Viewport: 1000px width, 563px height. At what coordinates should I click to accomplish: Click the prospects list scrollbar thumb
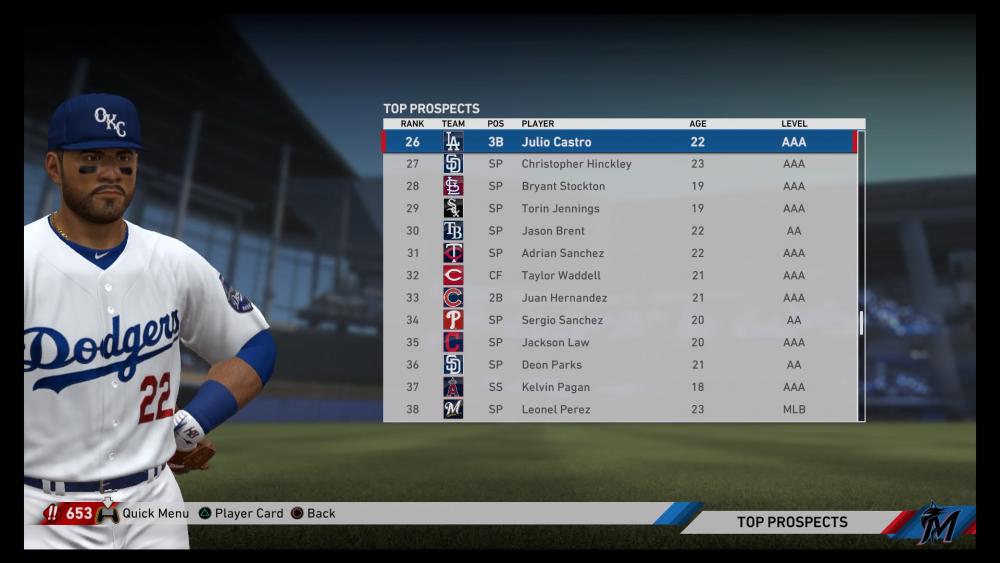860,323
